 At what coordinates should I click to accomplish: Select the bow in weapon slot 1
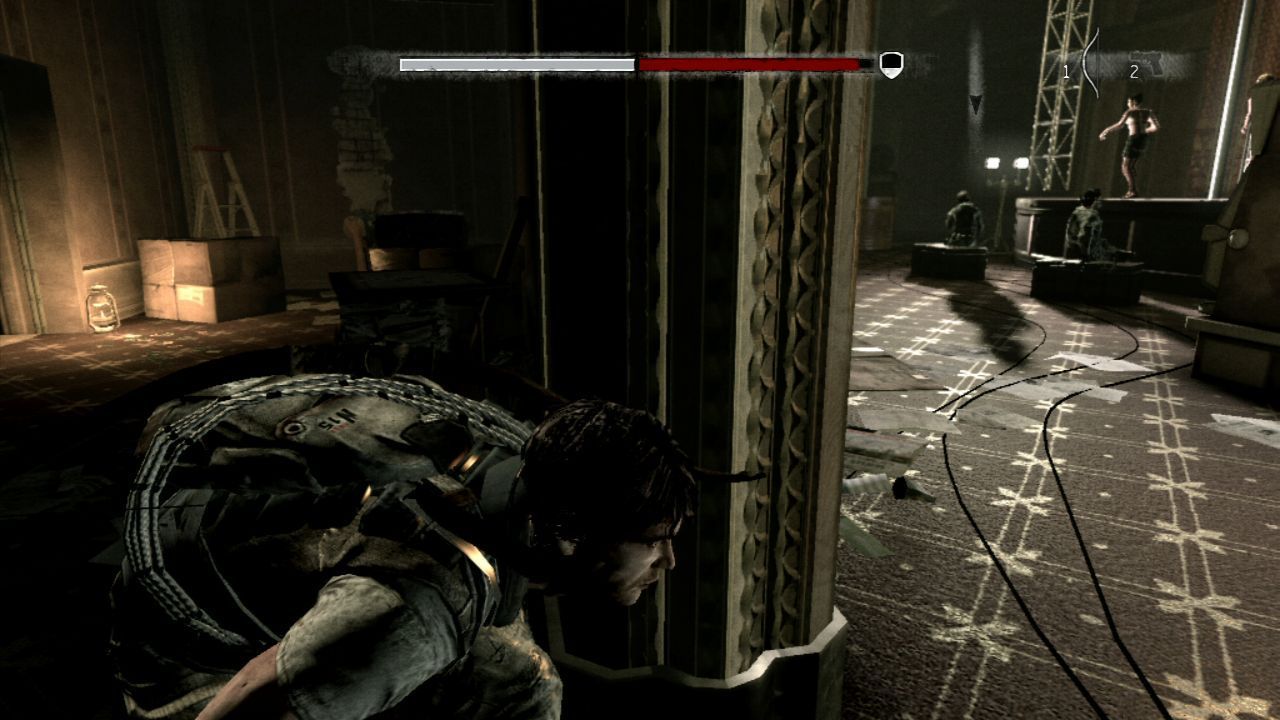tap(1091, 63)
